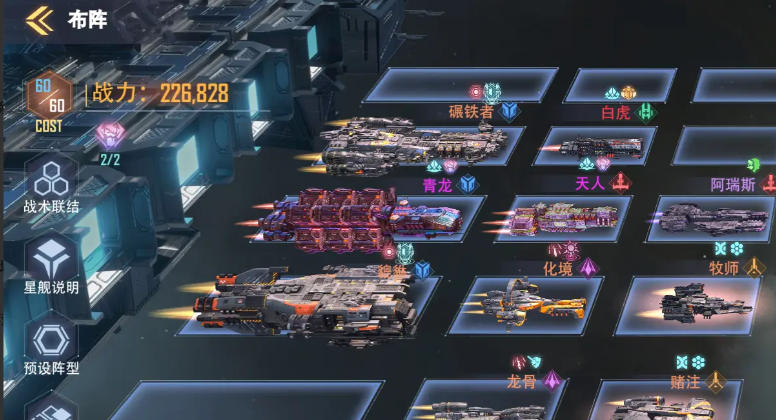Choose the 白虎 ship on the grid
The height and width of the screenshot is (420, 776).
(x=598, y=147)
